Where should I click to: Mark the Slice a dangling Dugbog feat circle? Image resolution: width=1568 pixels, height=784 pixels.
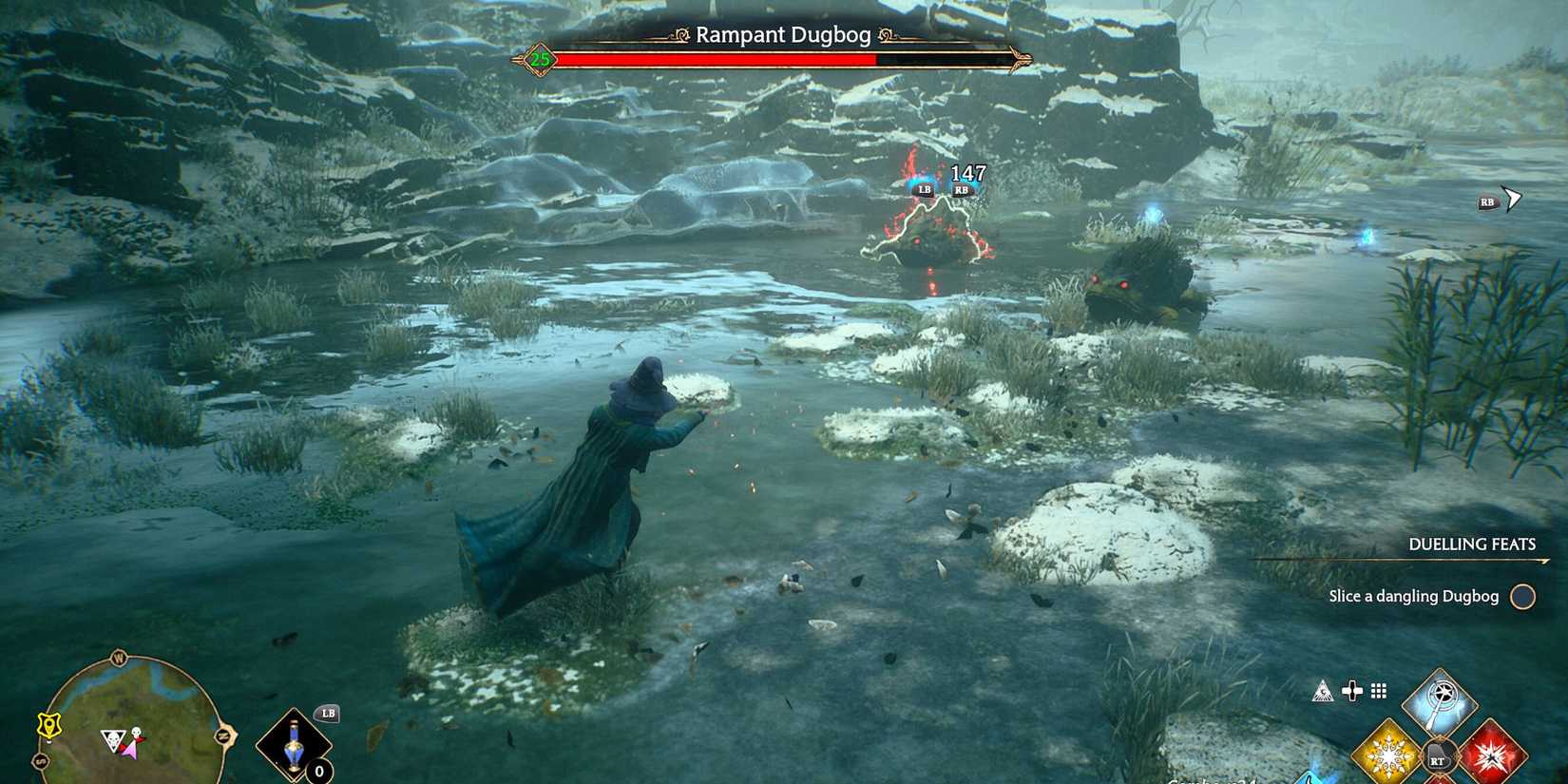point(1524,597)
